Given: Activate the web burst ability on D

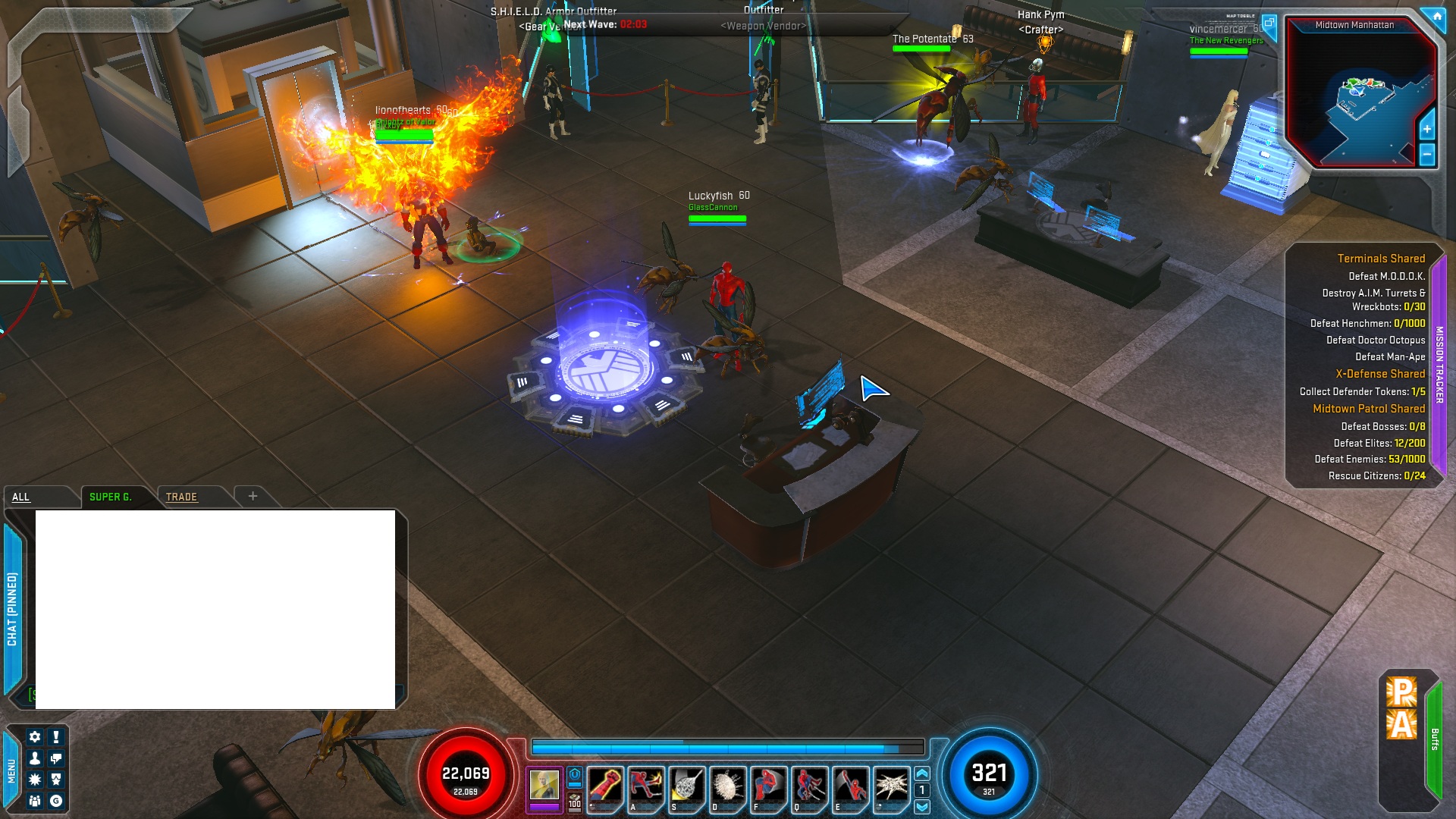Looking at the screenshot, I should [x=727, y=786].
